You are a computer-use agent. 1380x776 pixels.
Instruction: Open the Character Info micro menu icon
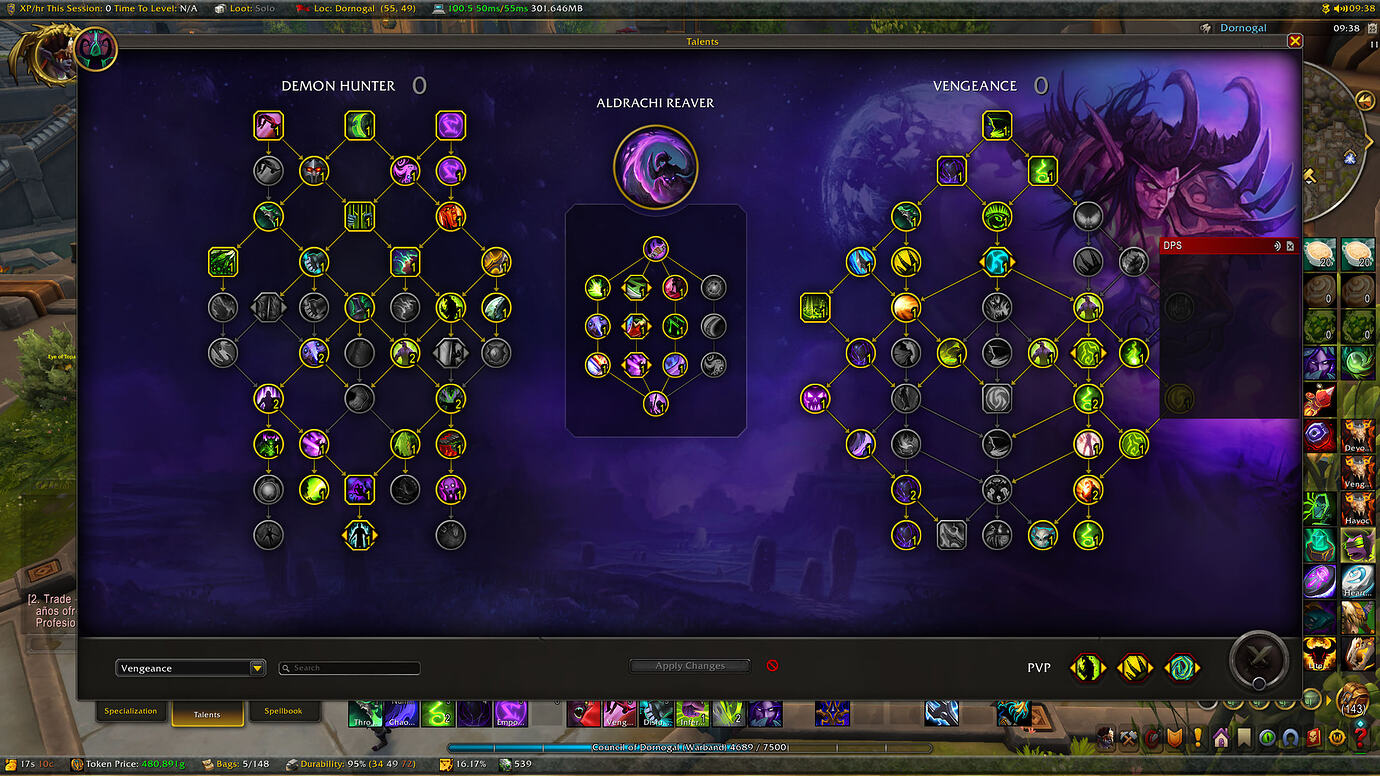pos(1105,737)
